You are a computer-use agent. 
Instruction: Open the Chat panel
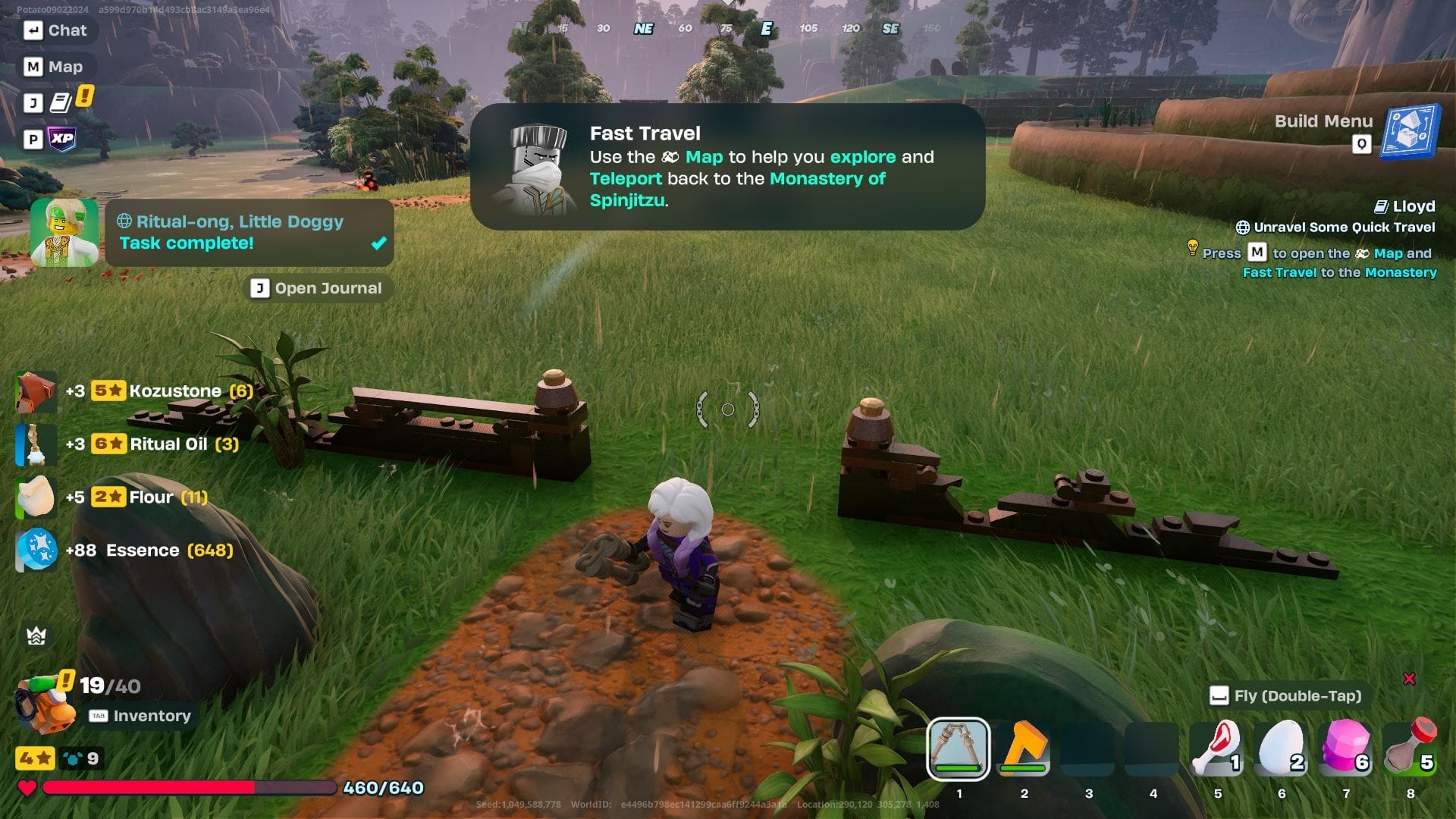(x=56, y=30)
